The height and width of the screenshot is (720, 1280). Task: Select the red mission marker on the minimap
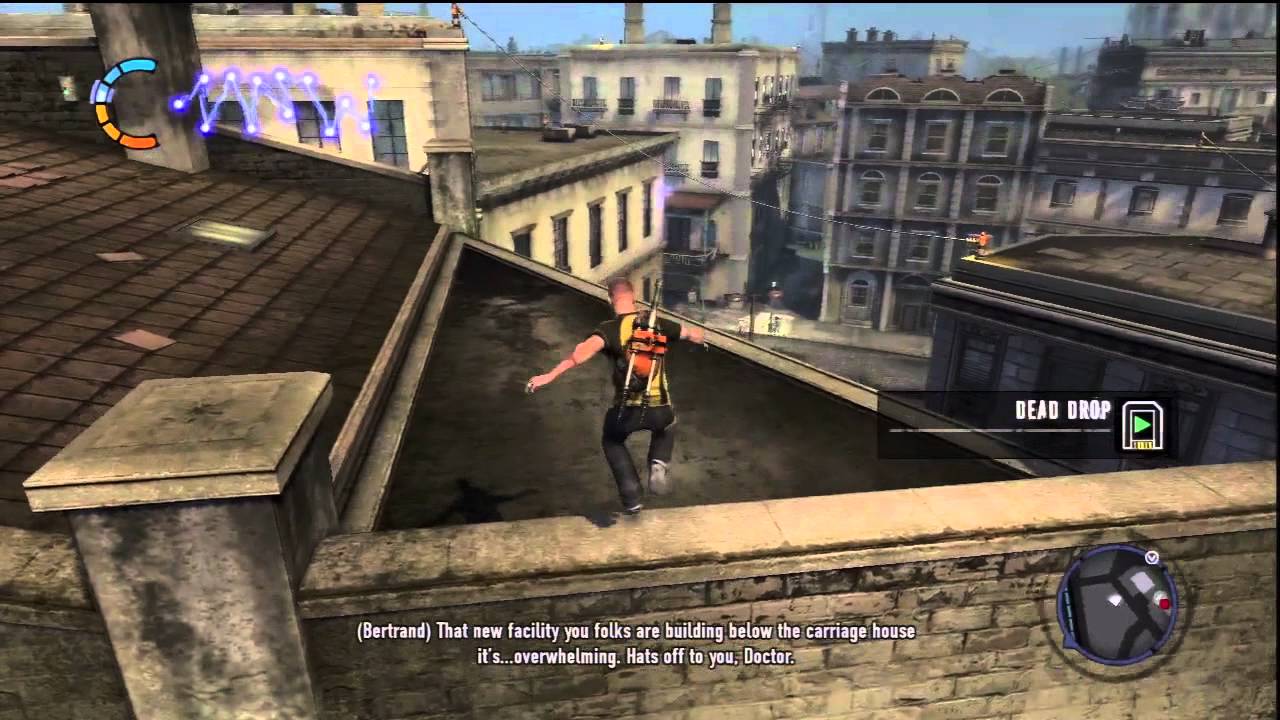point(1164,604)
